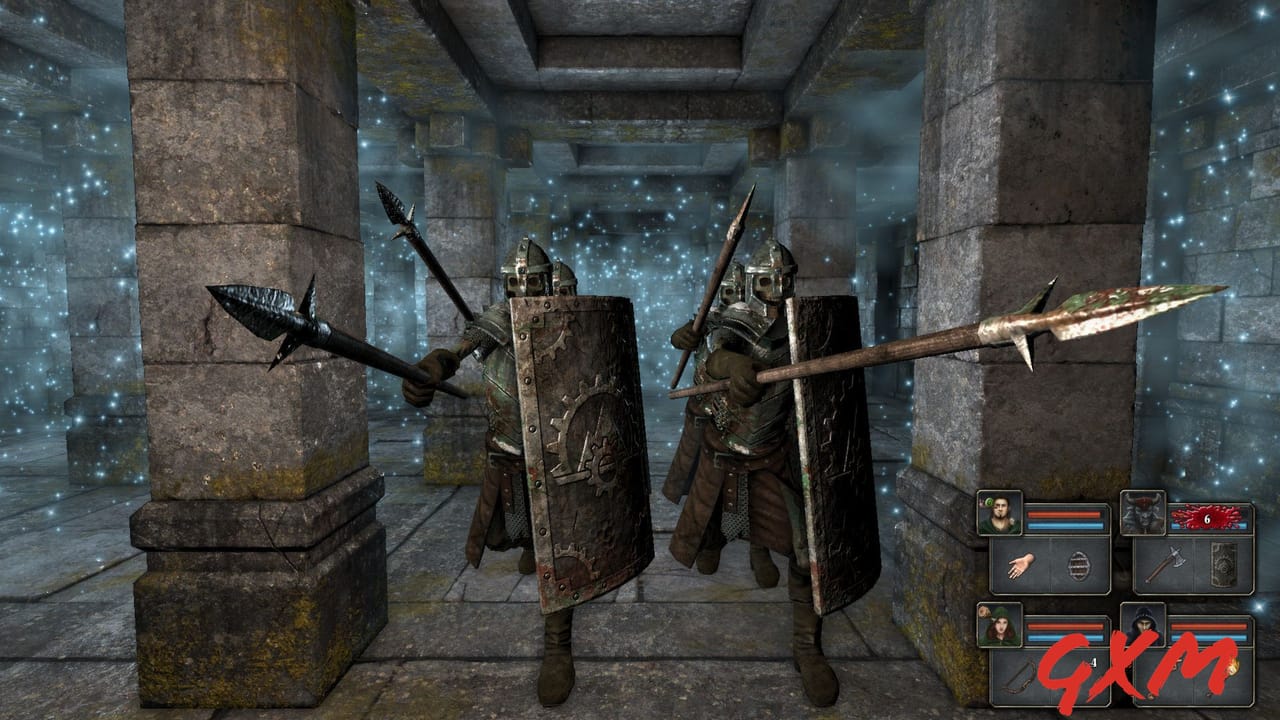Click the fighter's red health bar
This screenshot has width=1280, height=720.
[1065, 513]
